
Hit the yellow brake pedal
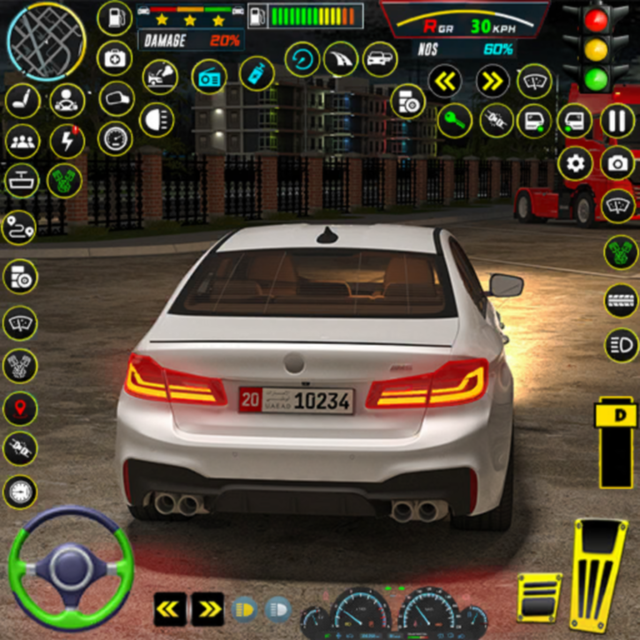(x=539, y=597)
